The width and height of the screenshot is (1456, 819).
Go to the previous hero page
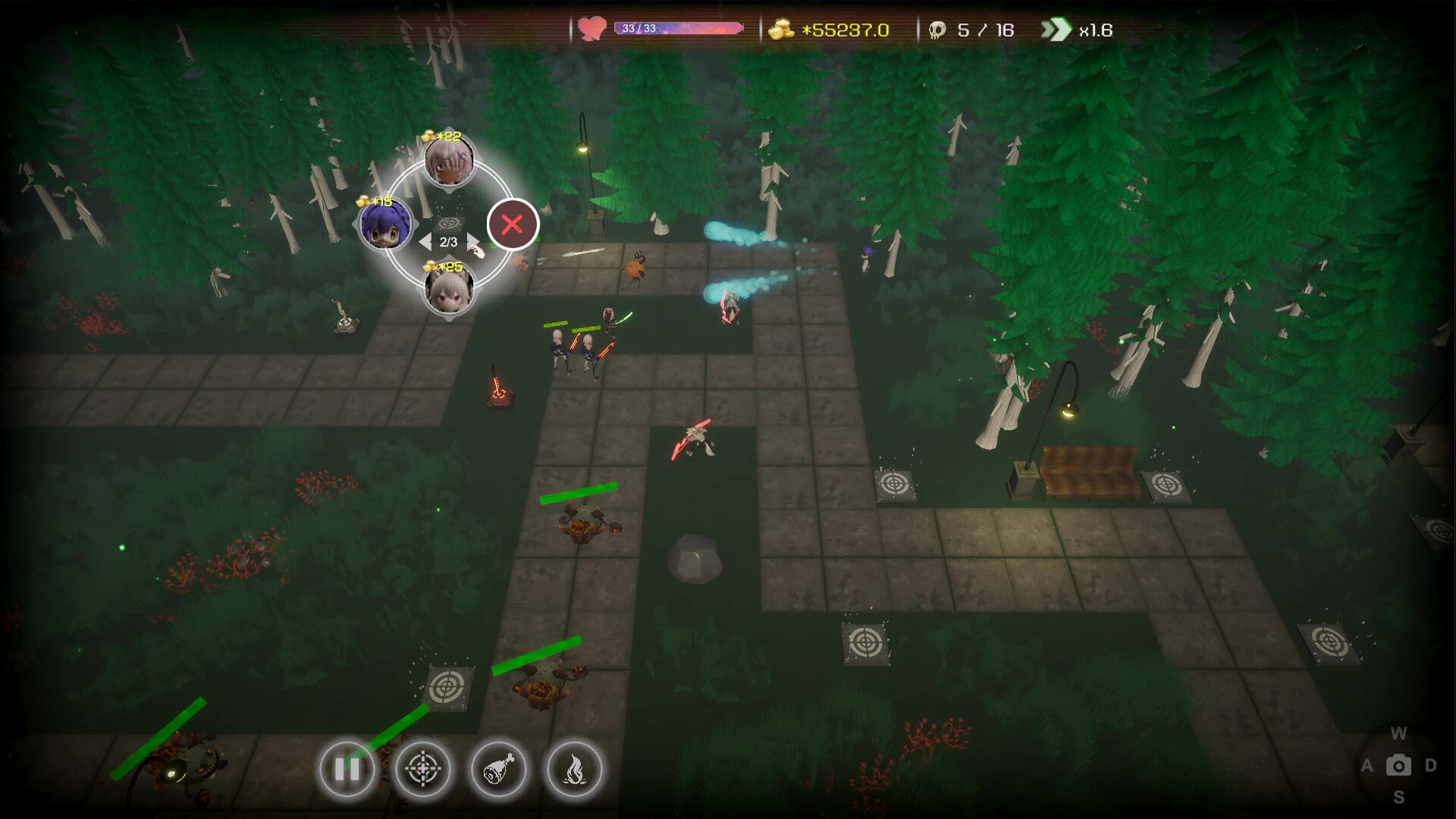pos(425,242)
